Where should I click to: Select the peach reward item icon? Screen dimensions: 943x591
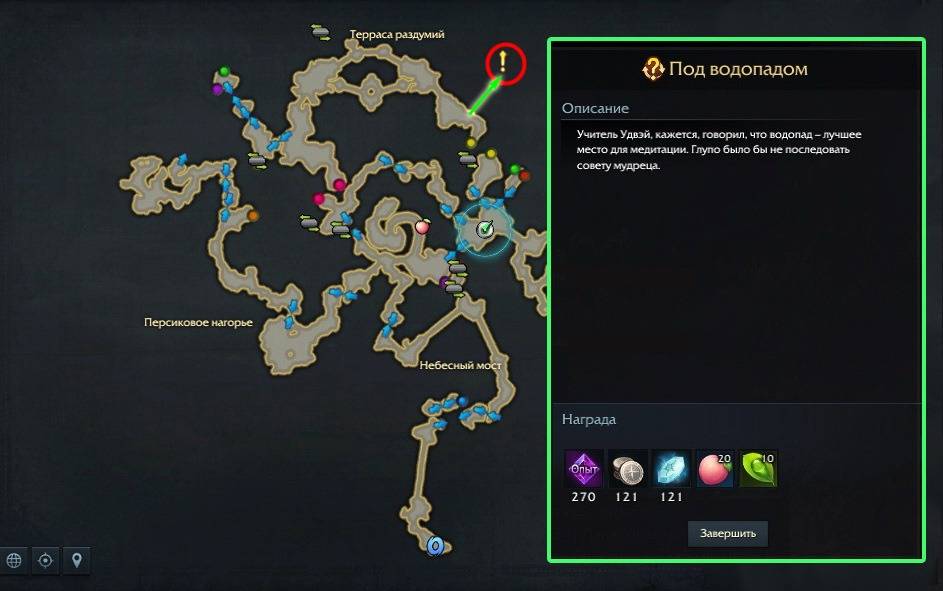click(x=715, y=468)
